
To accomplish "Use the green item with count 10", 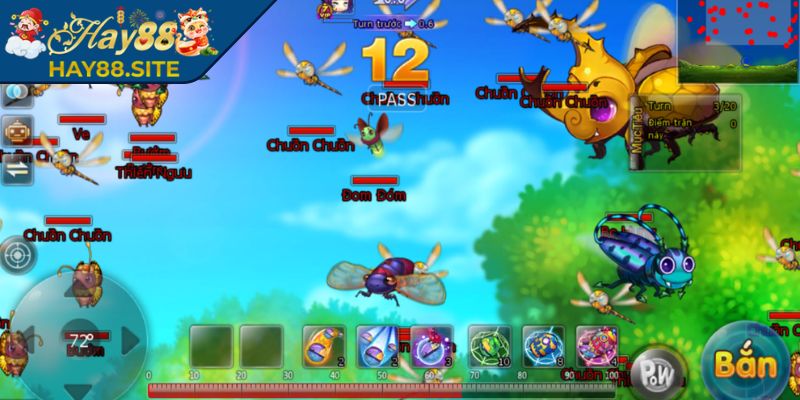I will pos(488,346).
